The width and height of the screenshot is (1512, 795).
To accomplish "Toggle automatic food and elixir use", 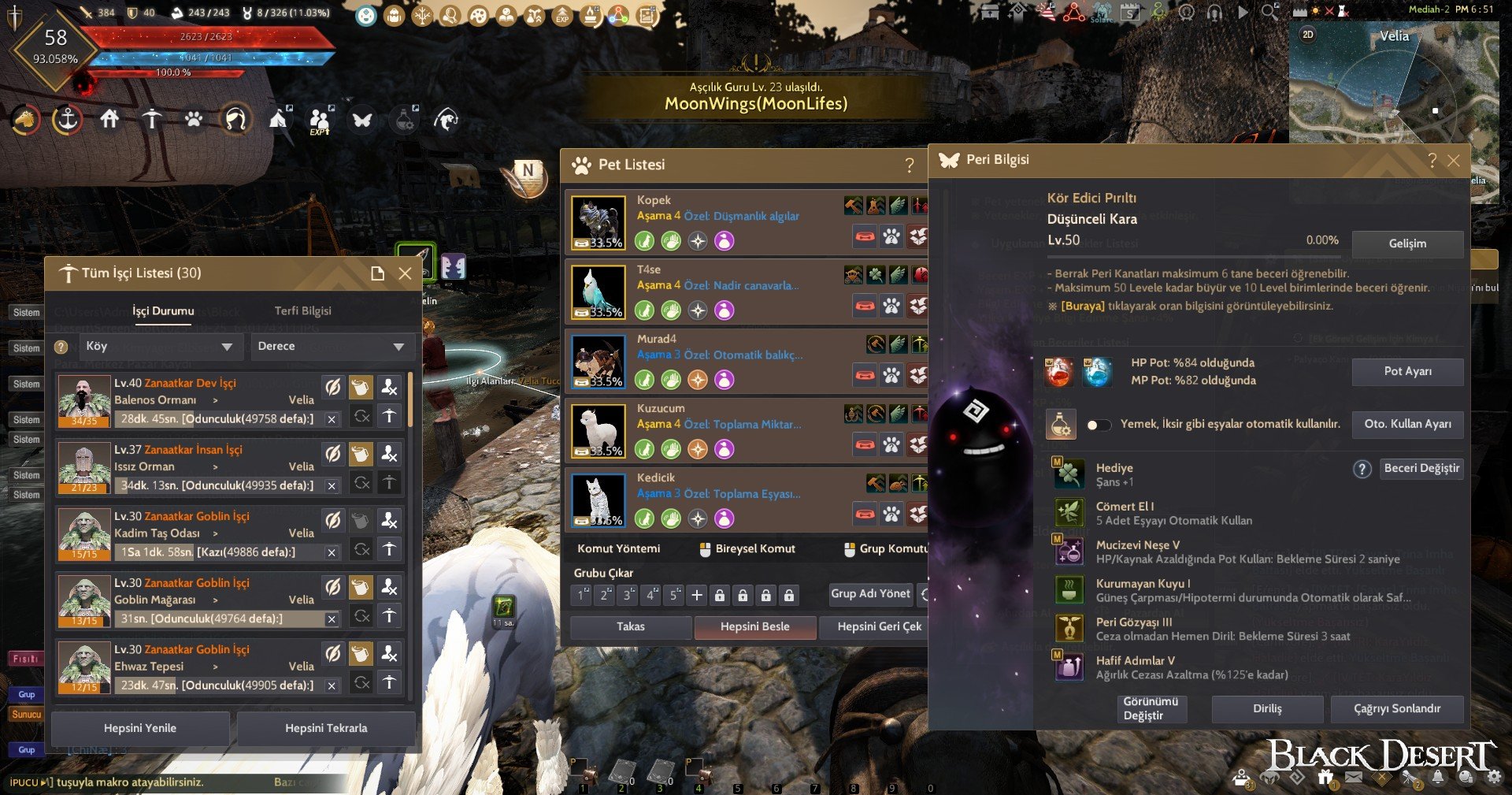I will [1098, 425].
